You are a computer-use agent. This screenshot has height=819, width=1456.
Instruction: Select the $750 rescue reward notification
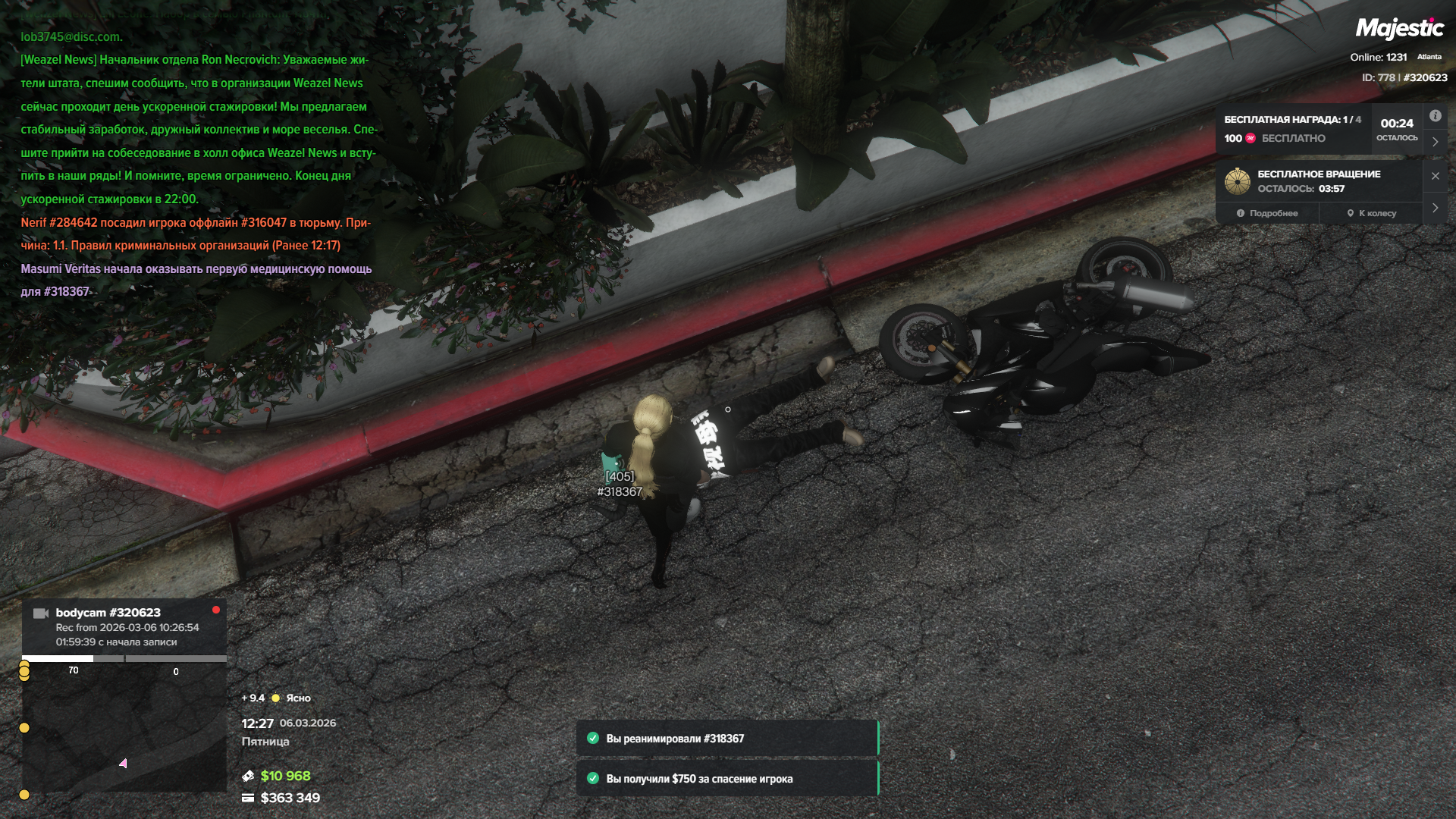coord(726,779)
